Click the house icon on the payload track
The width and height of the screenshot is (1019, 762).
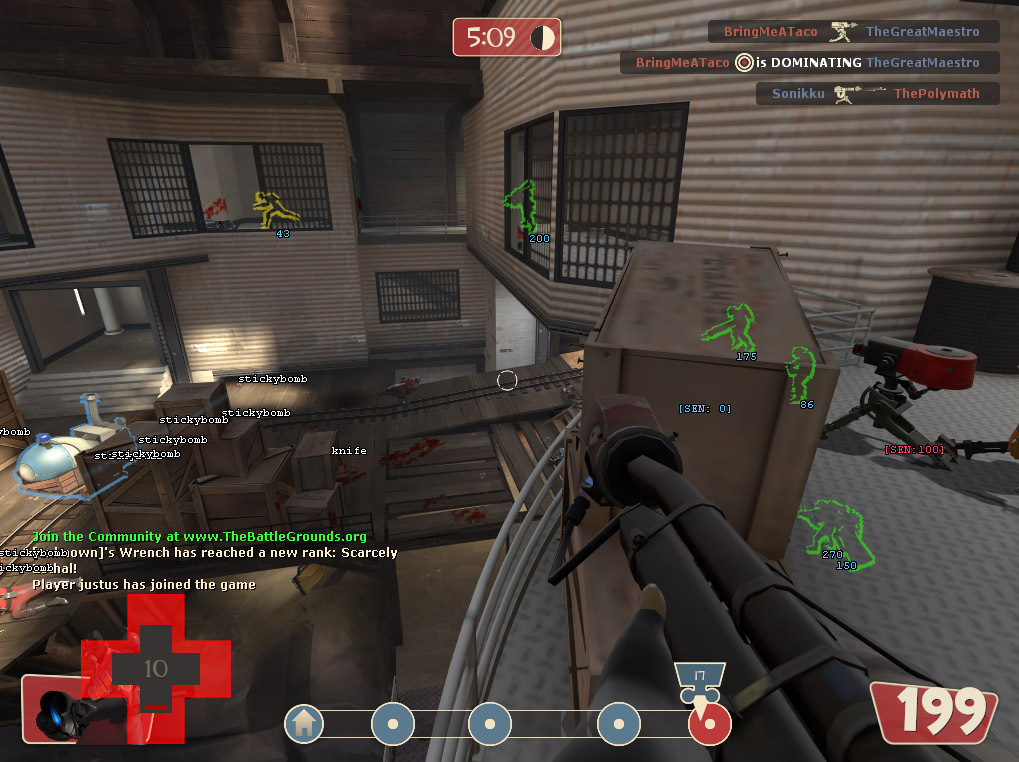[304, 724]
